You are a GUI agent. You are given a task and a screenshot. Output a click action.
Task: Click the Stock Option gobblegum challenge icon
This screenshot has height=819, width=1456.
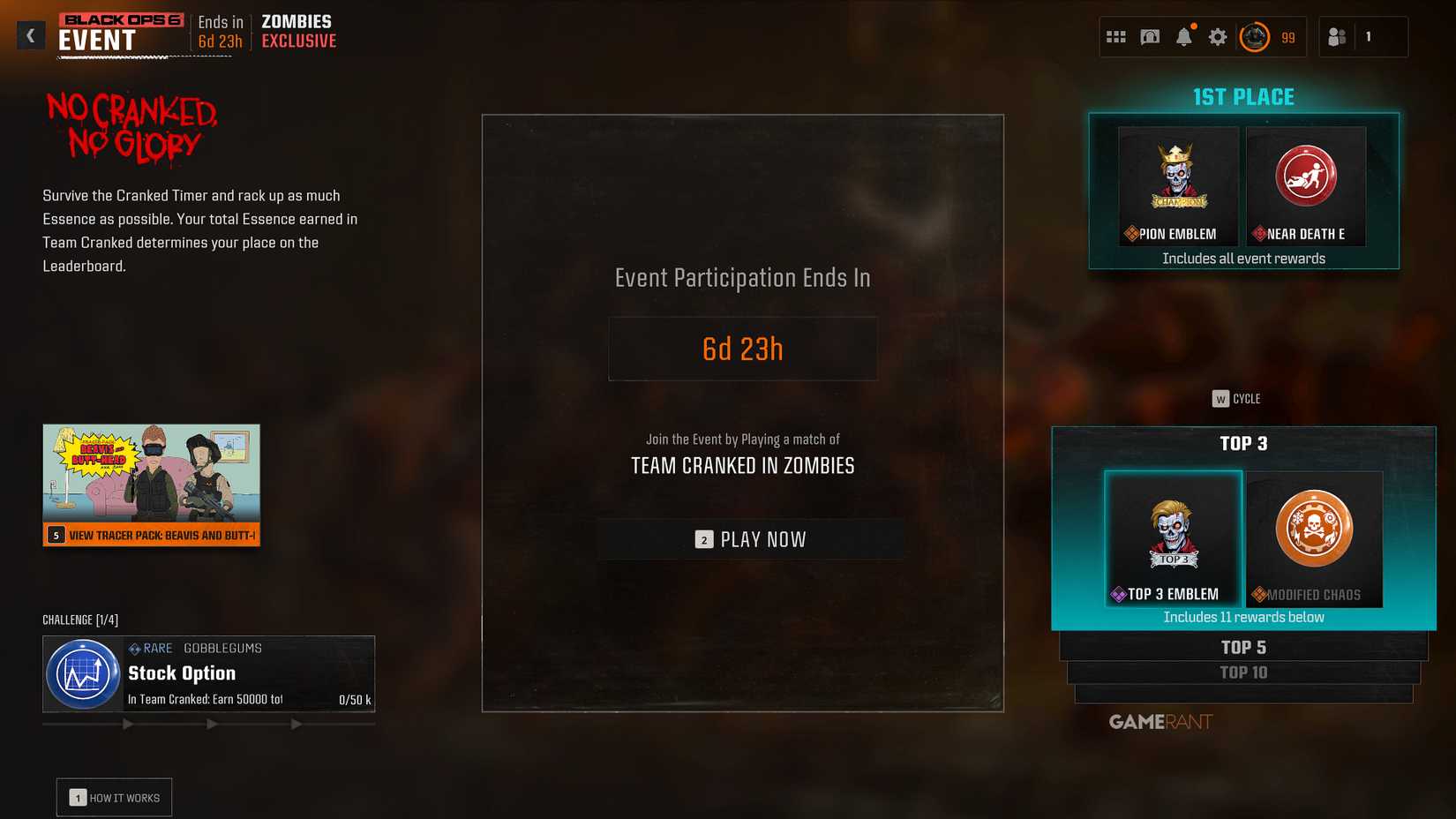83,673
